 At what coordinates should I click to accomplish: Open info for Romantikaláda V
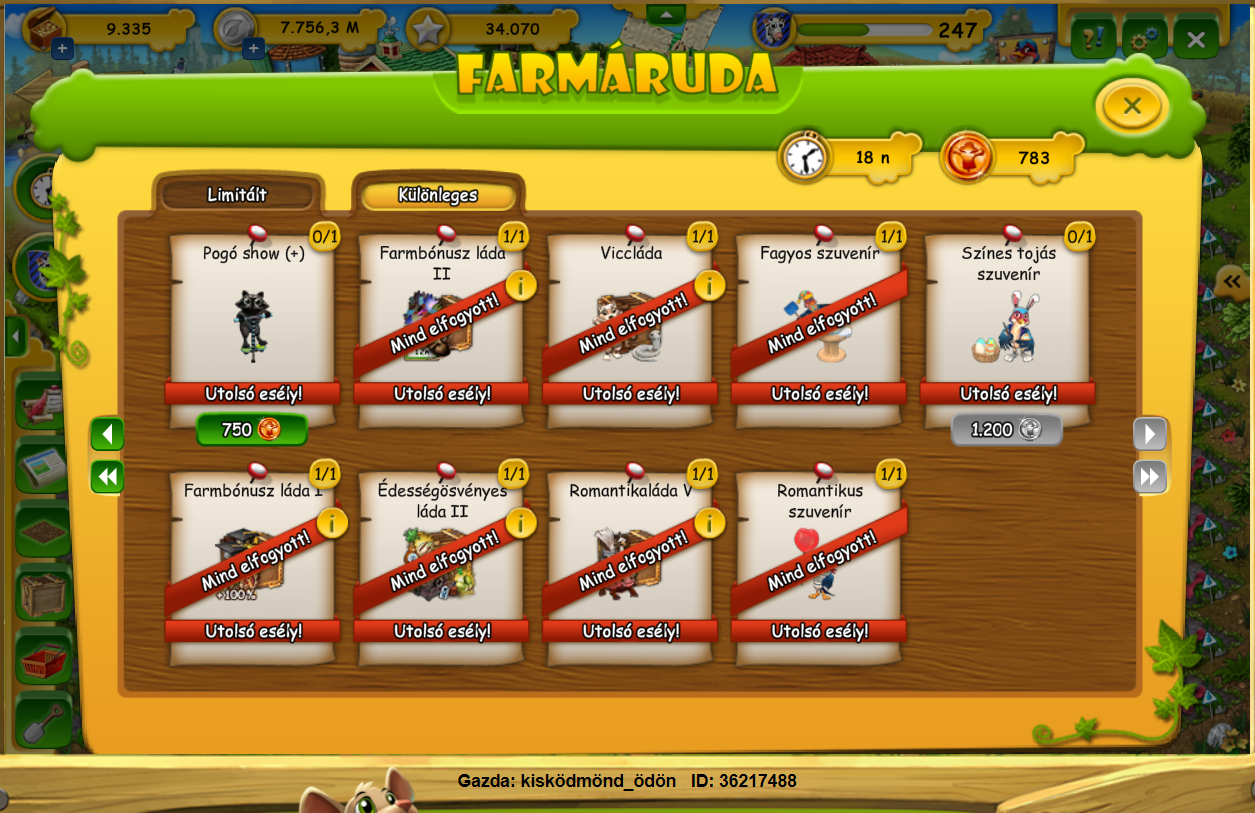point(709,522)
